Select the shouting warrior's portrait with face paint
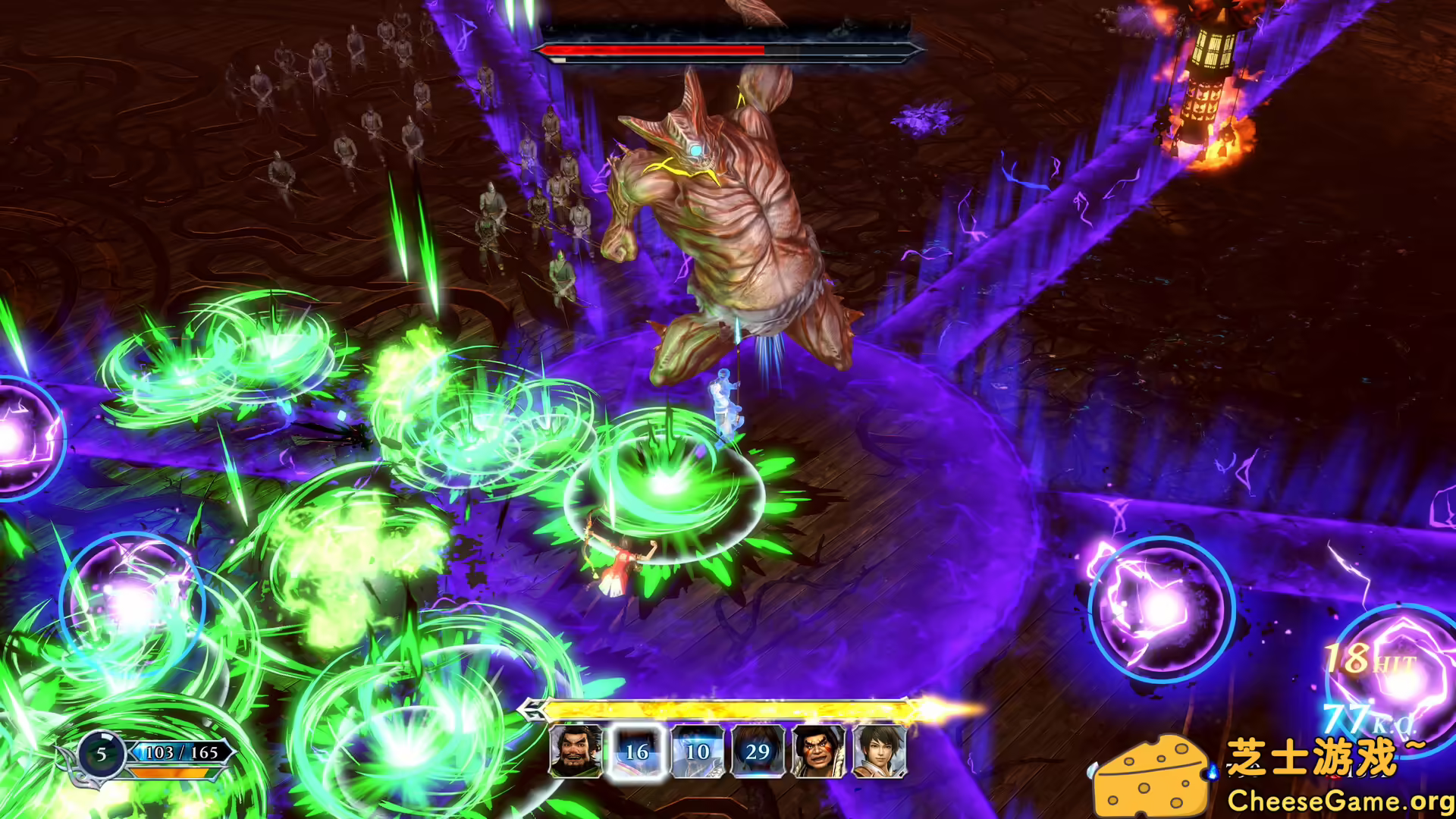Viewport: 1456px width, 819px height. coord(821,752)
